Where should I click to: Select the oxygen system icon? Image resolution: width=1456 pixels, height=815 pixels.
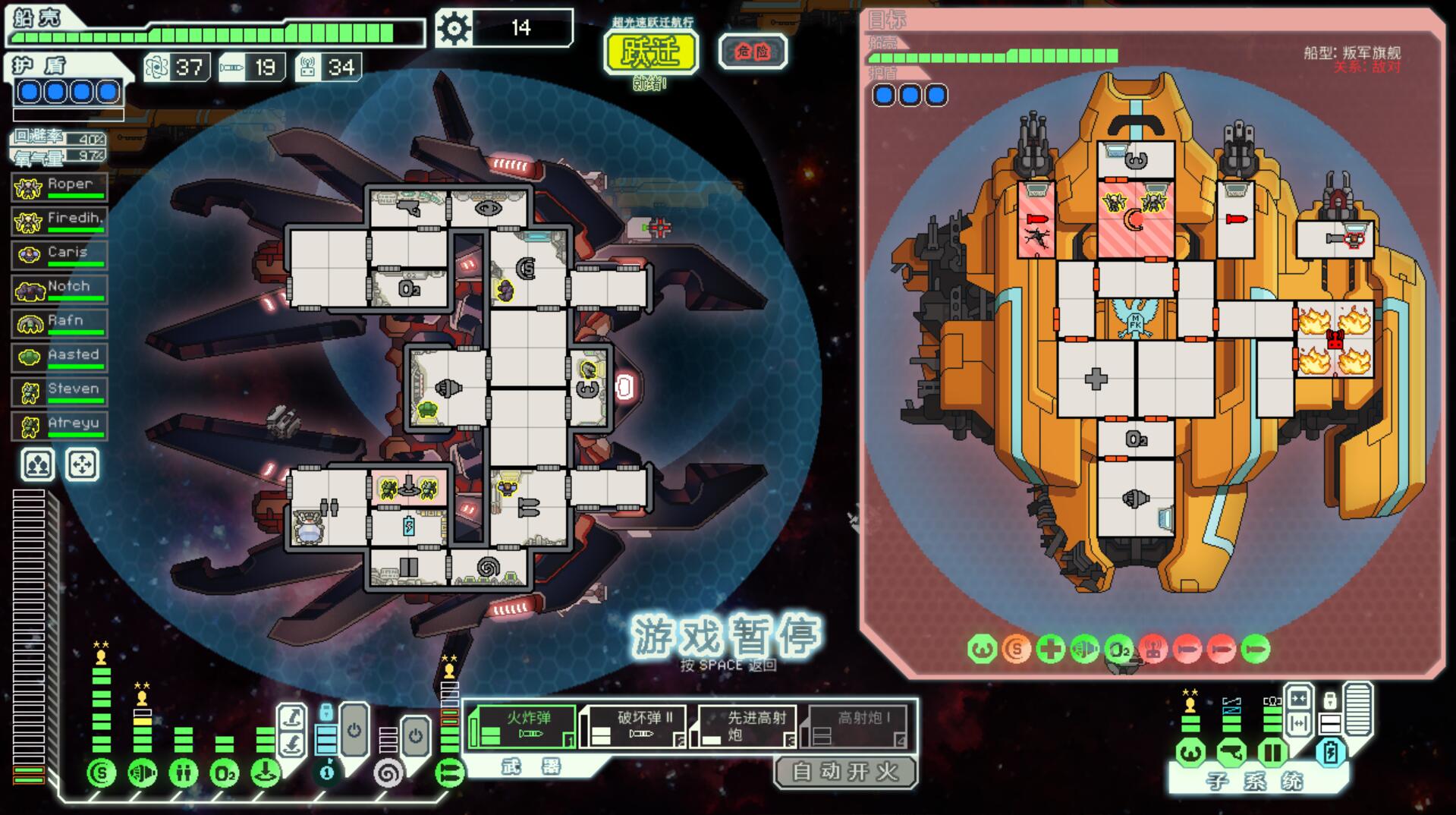225,773
